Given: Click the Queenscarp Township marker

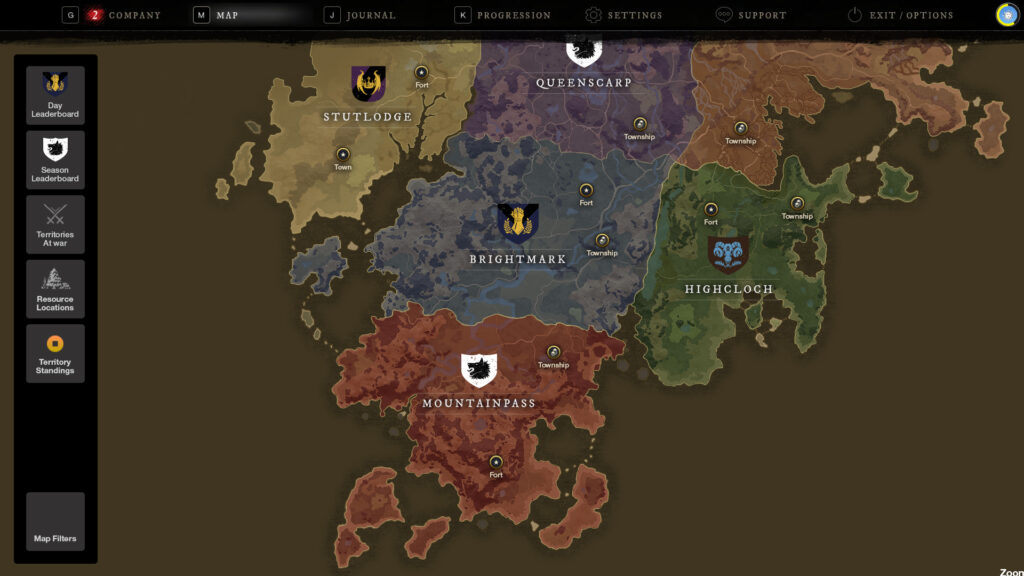Looking at the screenshot, I should (x=640, y=124).
